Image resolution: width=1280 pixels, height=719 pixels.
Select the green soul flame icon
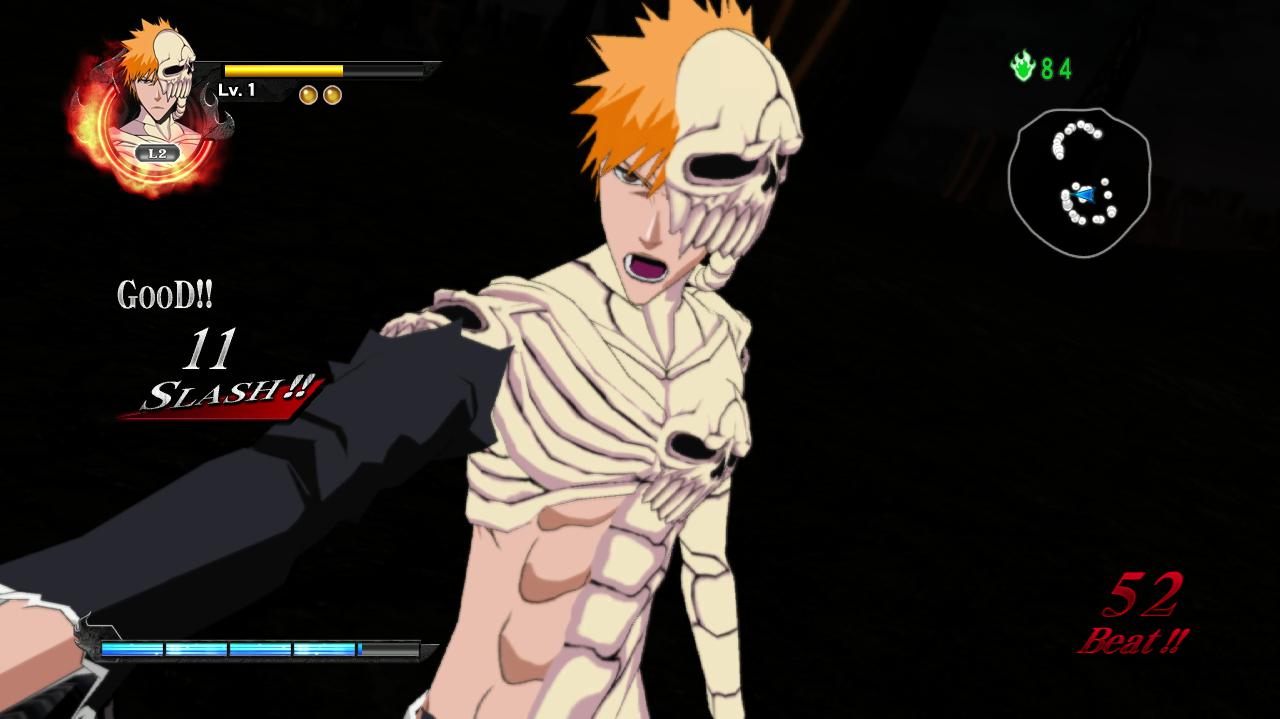pyautogui.click(x=1022, y=67)
